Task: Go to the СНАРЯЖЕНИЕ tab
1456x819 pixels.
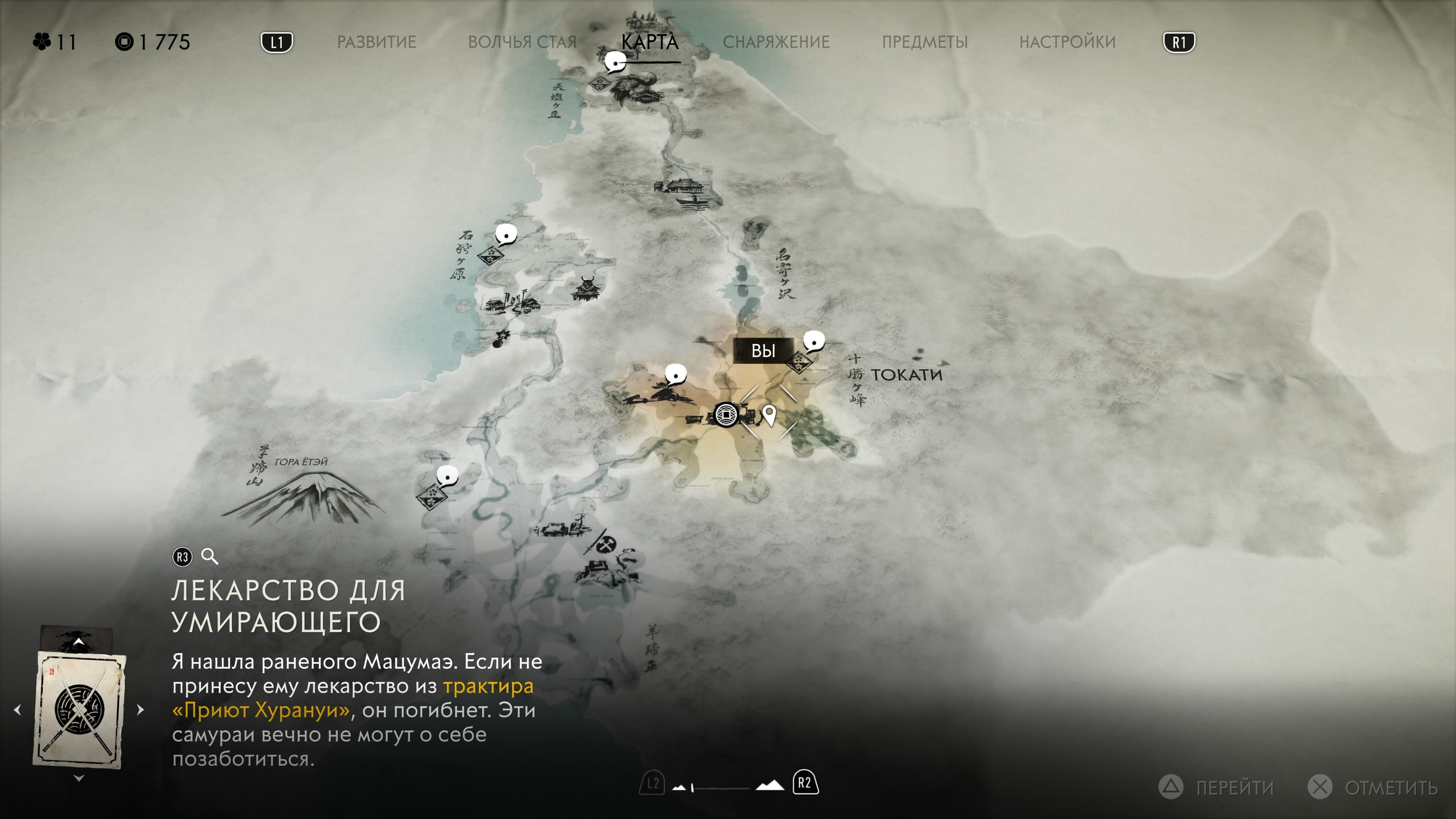Action: click(x=776, y=42)
